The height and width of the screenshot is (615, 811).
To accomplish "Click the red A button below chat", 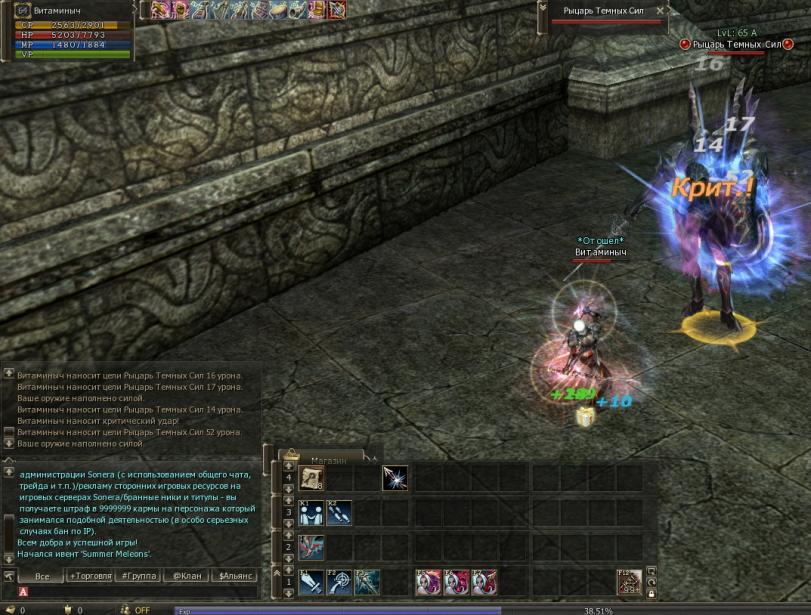I will (22, 593).
